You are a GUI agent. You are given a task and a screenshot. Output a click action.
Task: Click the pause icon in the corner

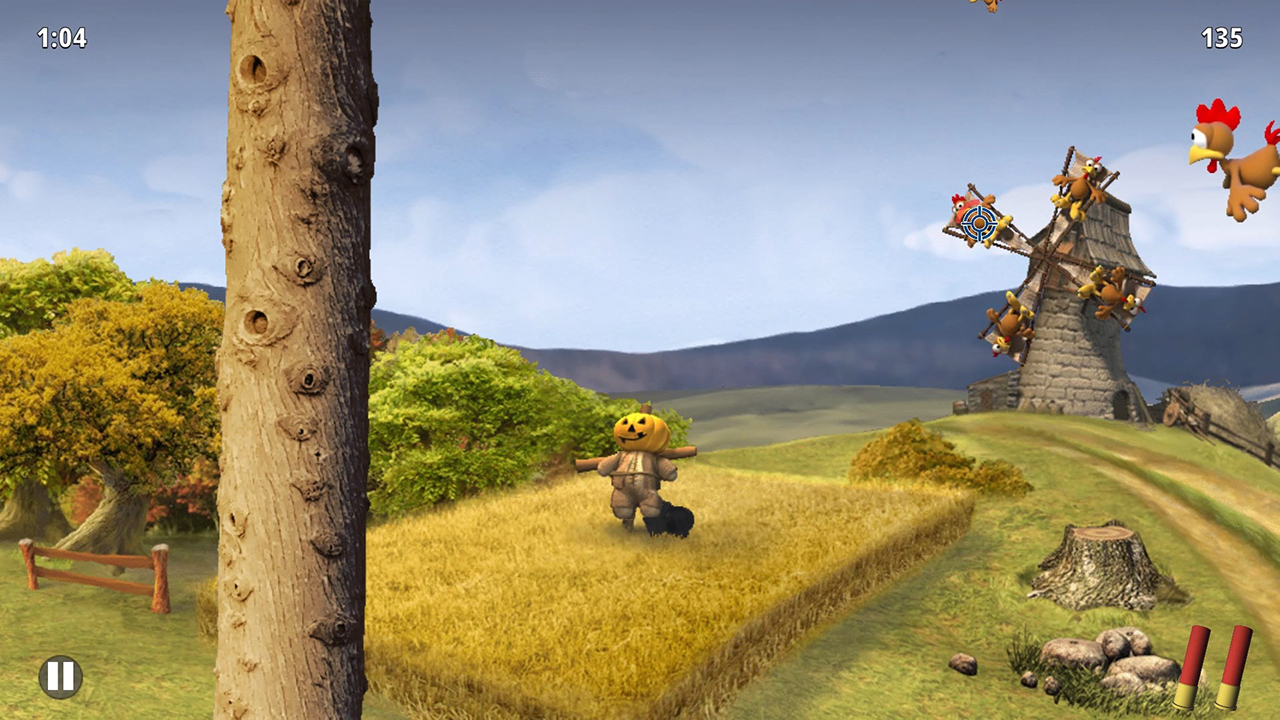59,676
